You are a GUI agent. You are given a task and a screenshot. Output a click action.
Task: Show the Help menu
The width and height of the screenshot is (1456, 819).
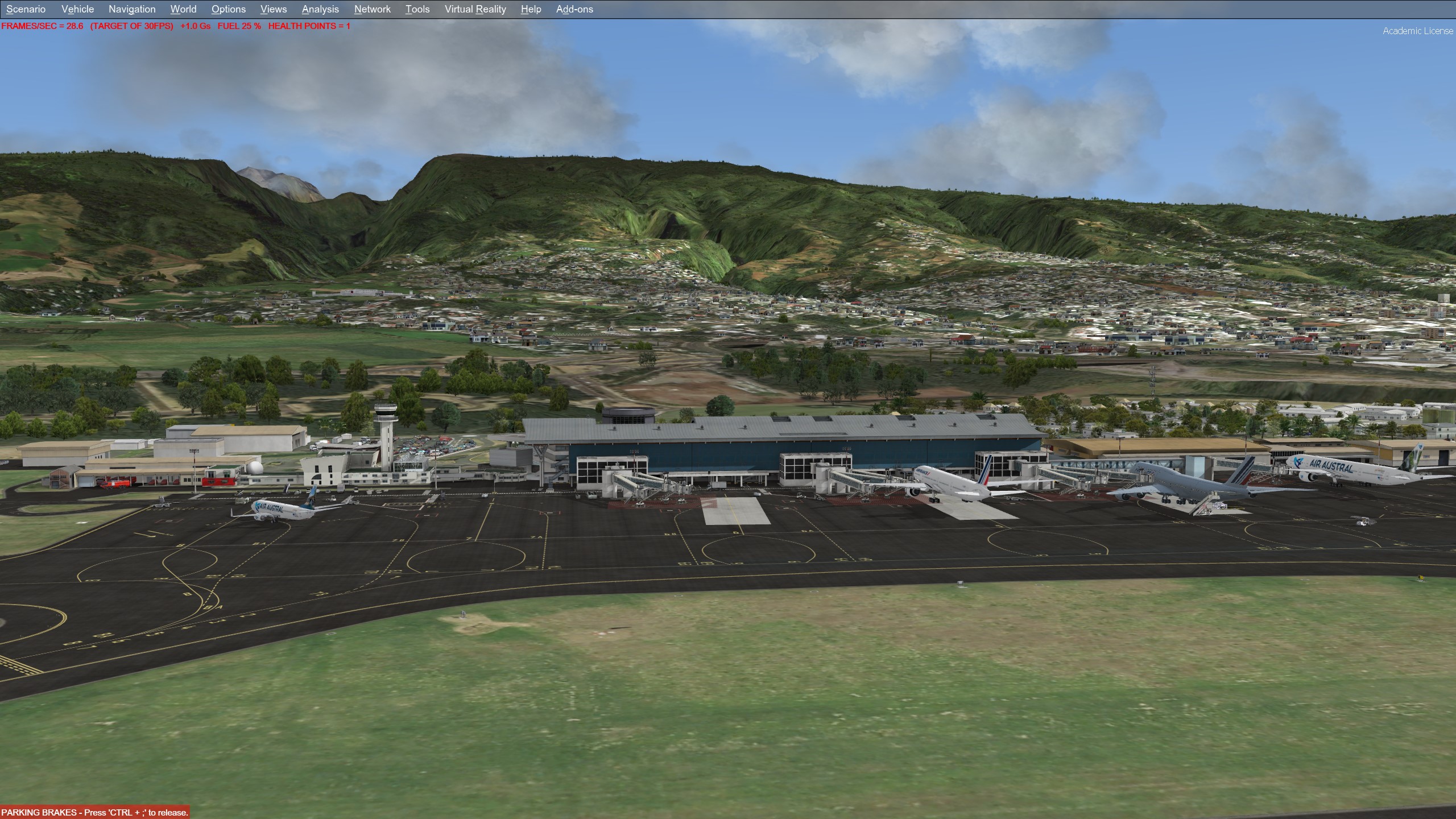click(531, 9)
